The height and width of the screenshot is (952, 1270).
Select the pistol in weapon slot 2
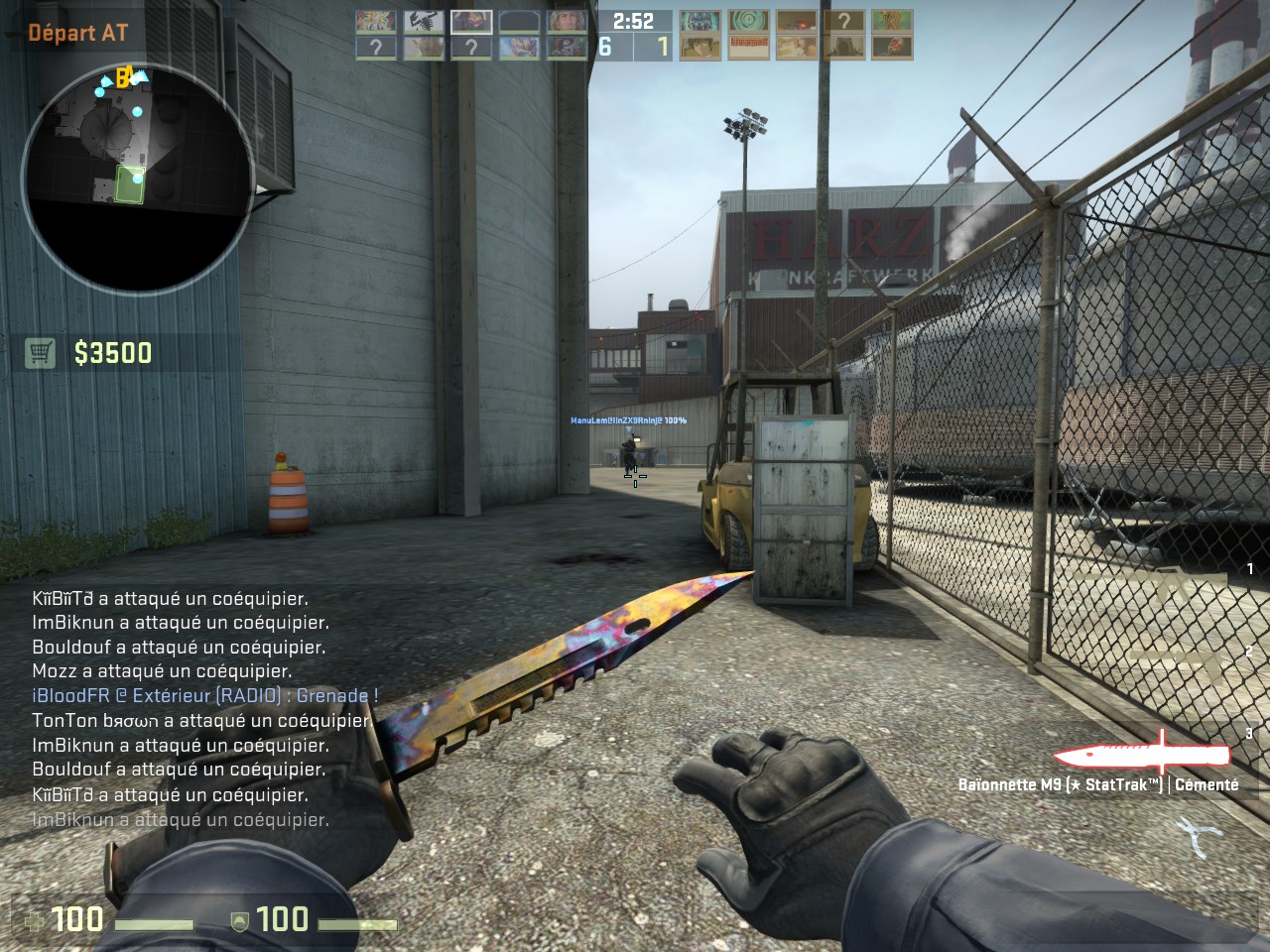click(x=1176, y=659)
